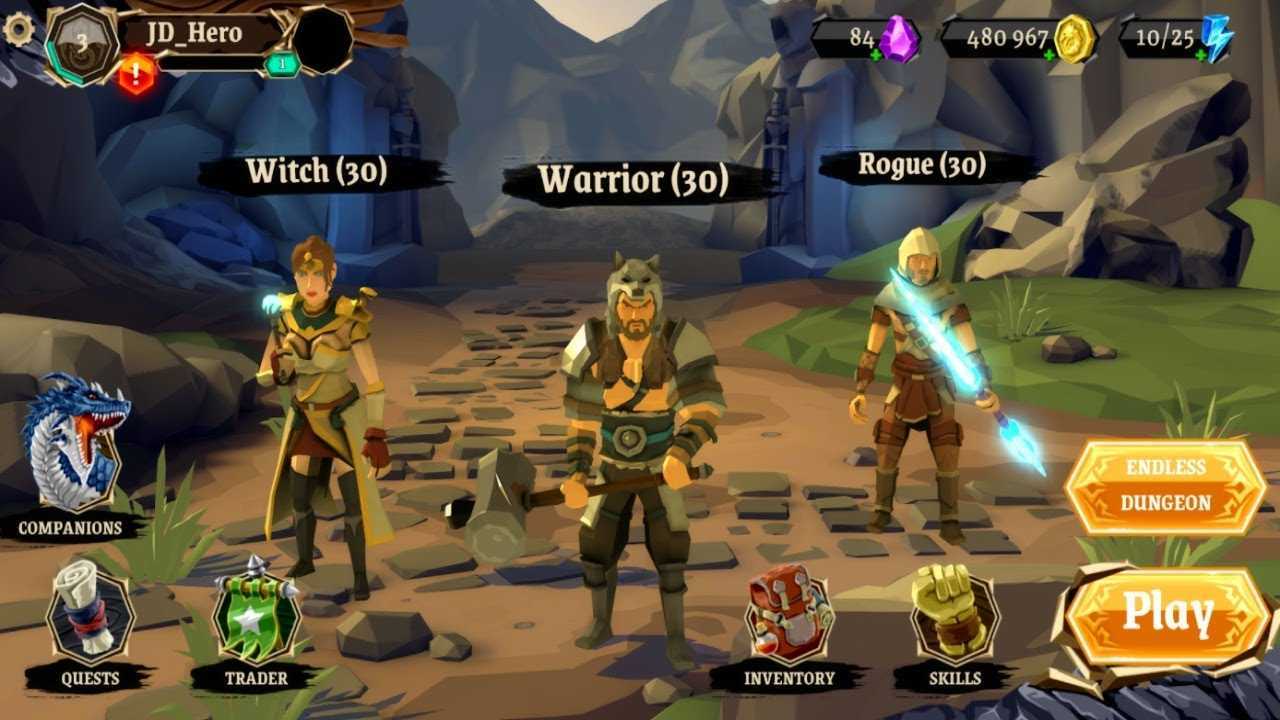1280x720 pixels.
Task: Enter the Endless Dungeon mode
Action: tap(1165, 486)
